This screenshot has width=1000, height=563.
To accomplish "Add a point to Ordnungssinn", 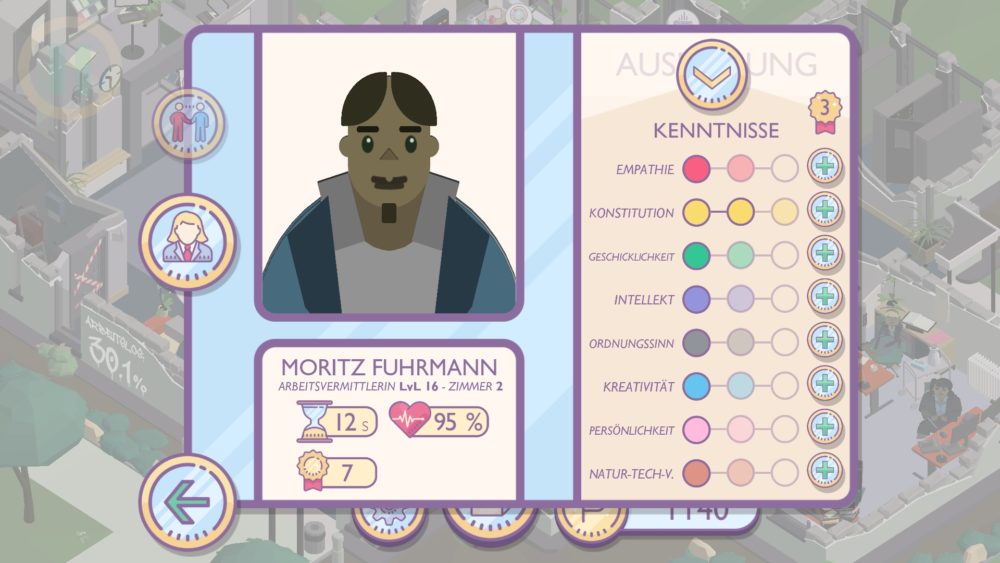I will point(825,341).
